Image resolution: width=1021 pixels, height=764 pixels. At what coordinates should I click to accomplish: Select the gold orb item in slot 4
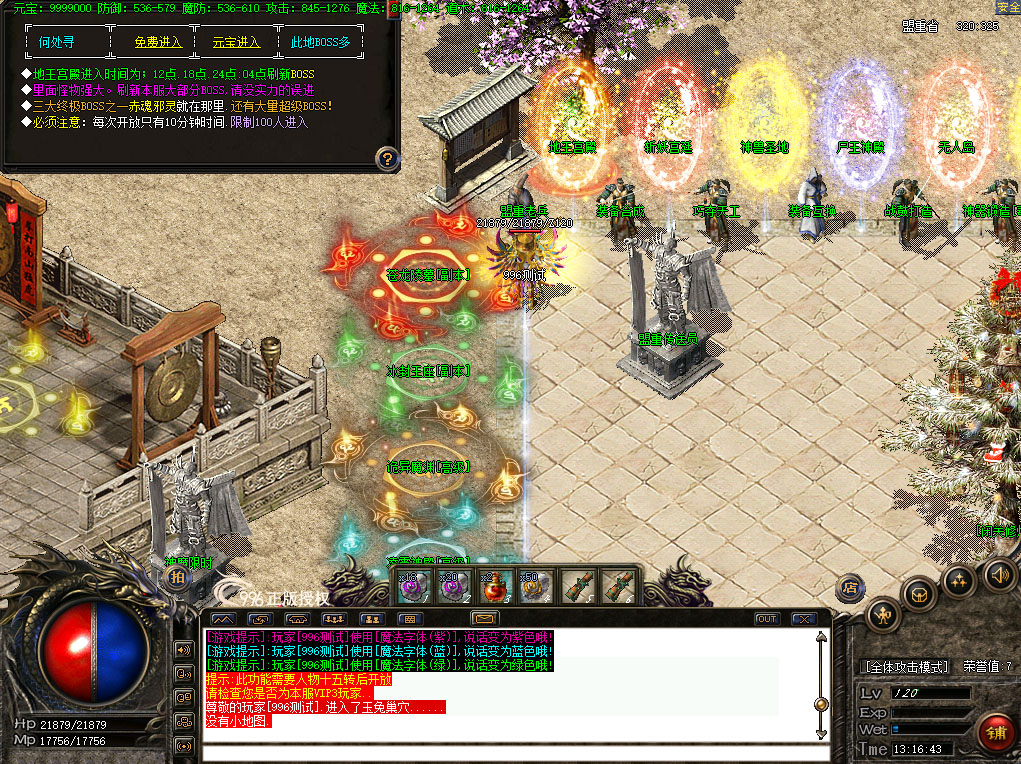[x=529, y=586]
